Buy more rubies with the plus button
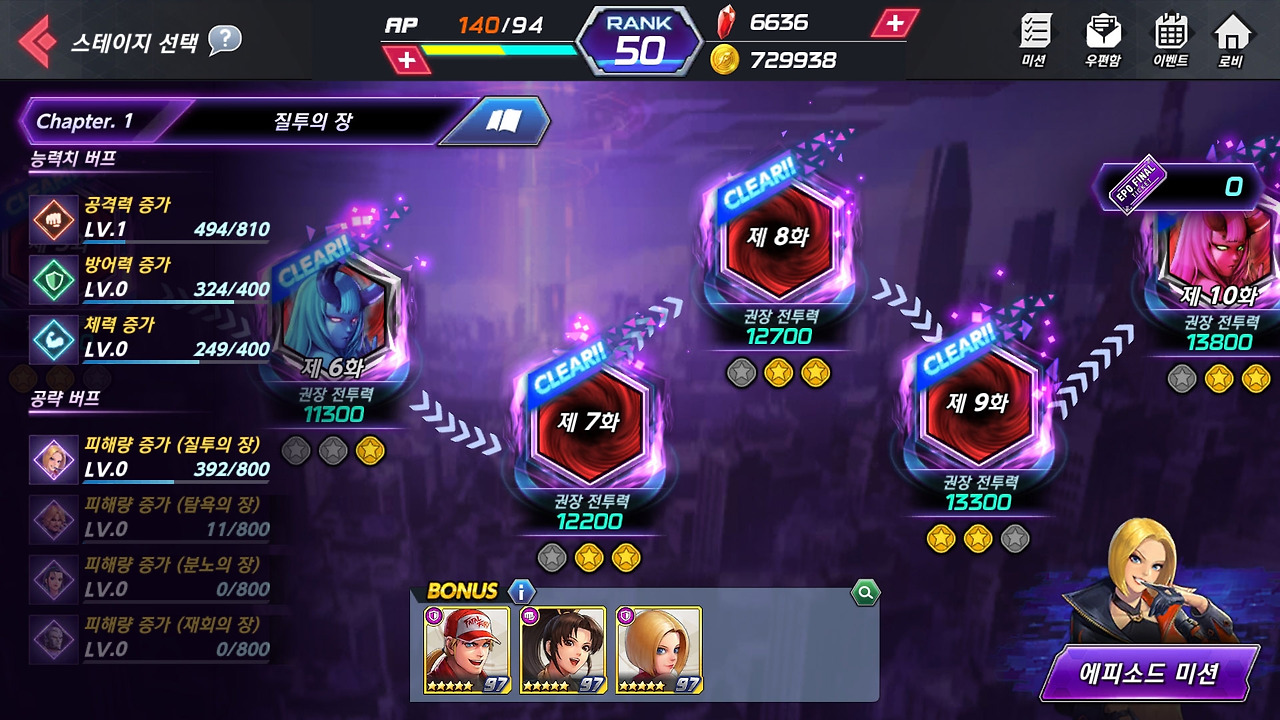This screenshot has width=1280, height=720. [894, 23]
